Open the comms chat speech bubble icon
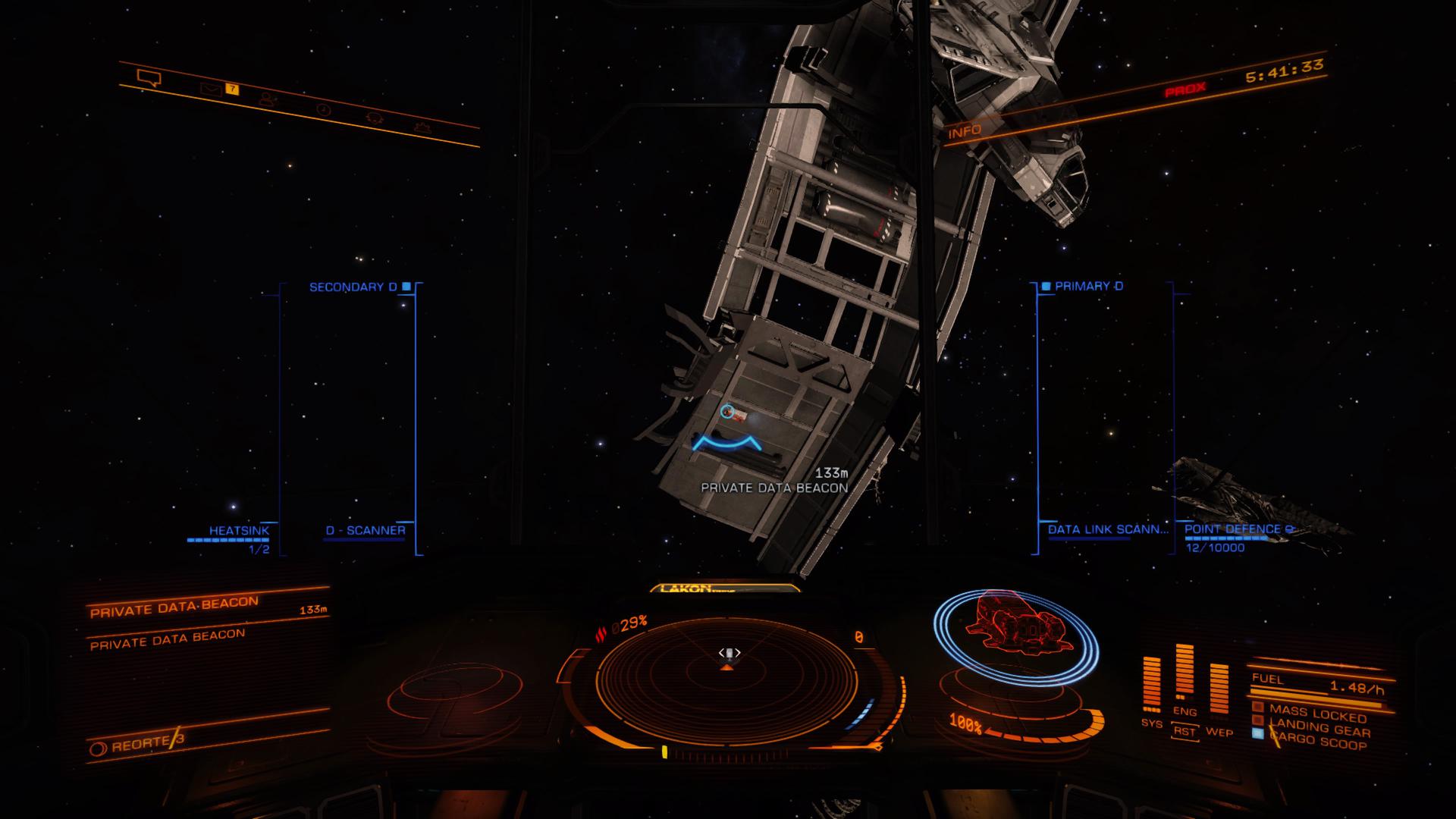Viewport: 1456px width, 819px height. 149,77
